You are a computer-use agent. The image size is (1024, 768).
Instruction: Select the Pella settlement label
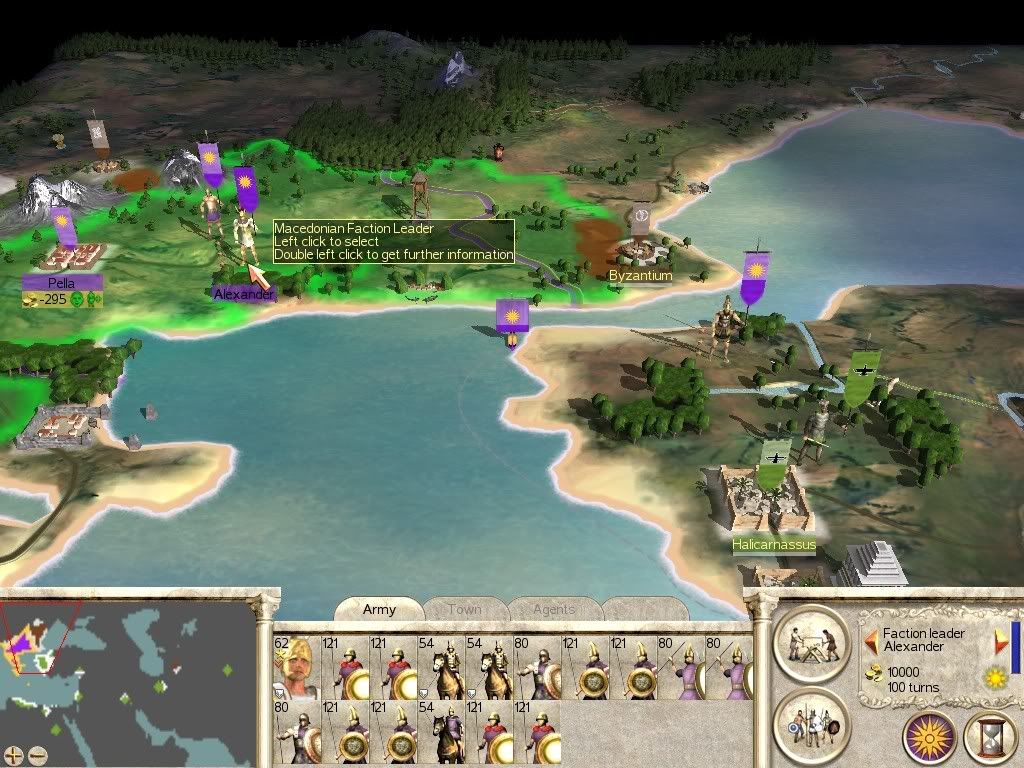pos(62,284)
